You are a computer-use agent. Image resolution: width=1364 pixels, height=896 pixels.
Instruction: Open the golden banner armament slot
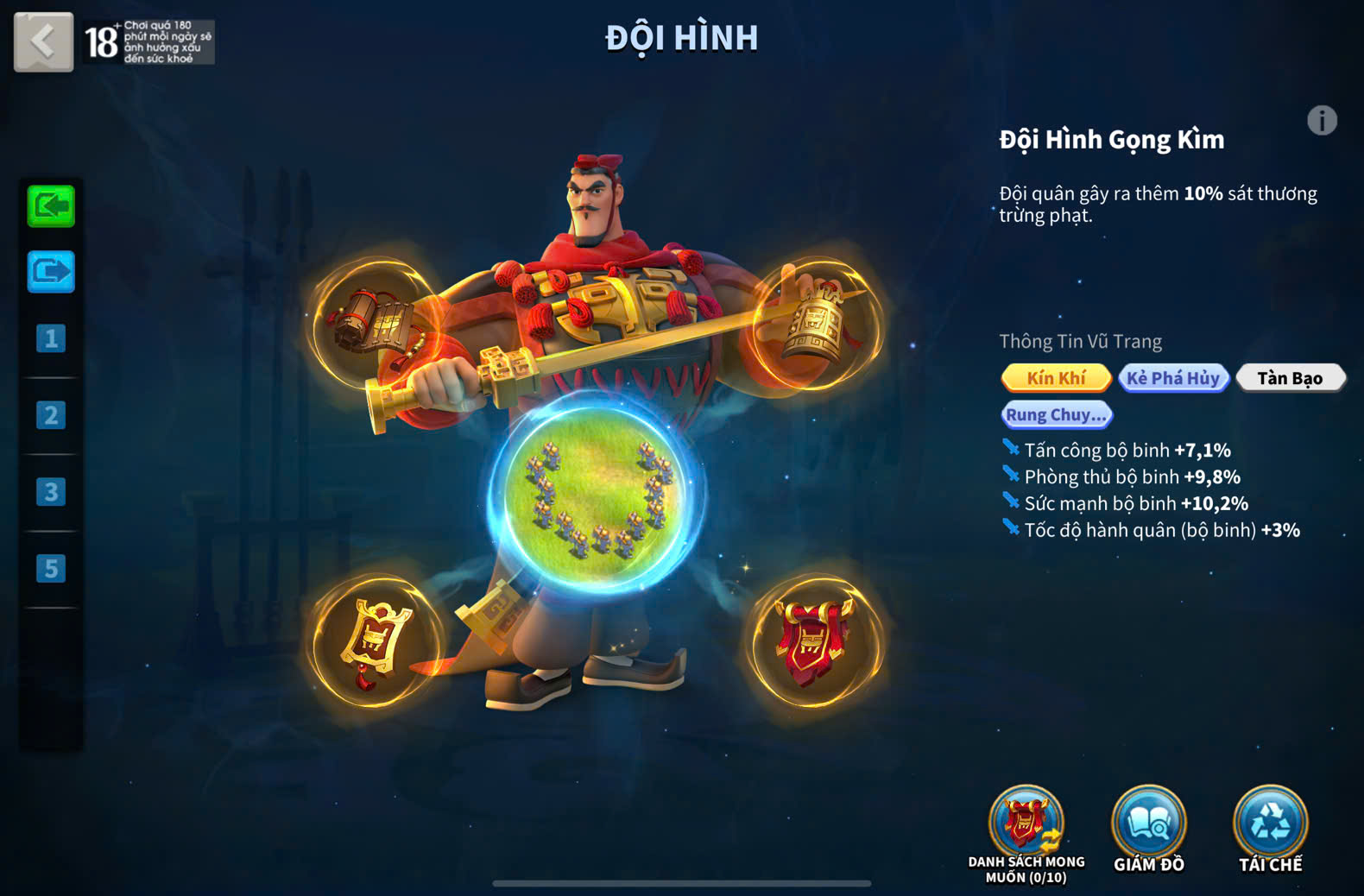tap(373, 642)
